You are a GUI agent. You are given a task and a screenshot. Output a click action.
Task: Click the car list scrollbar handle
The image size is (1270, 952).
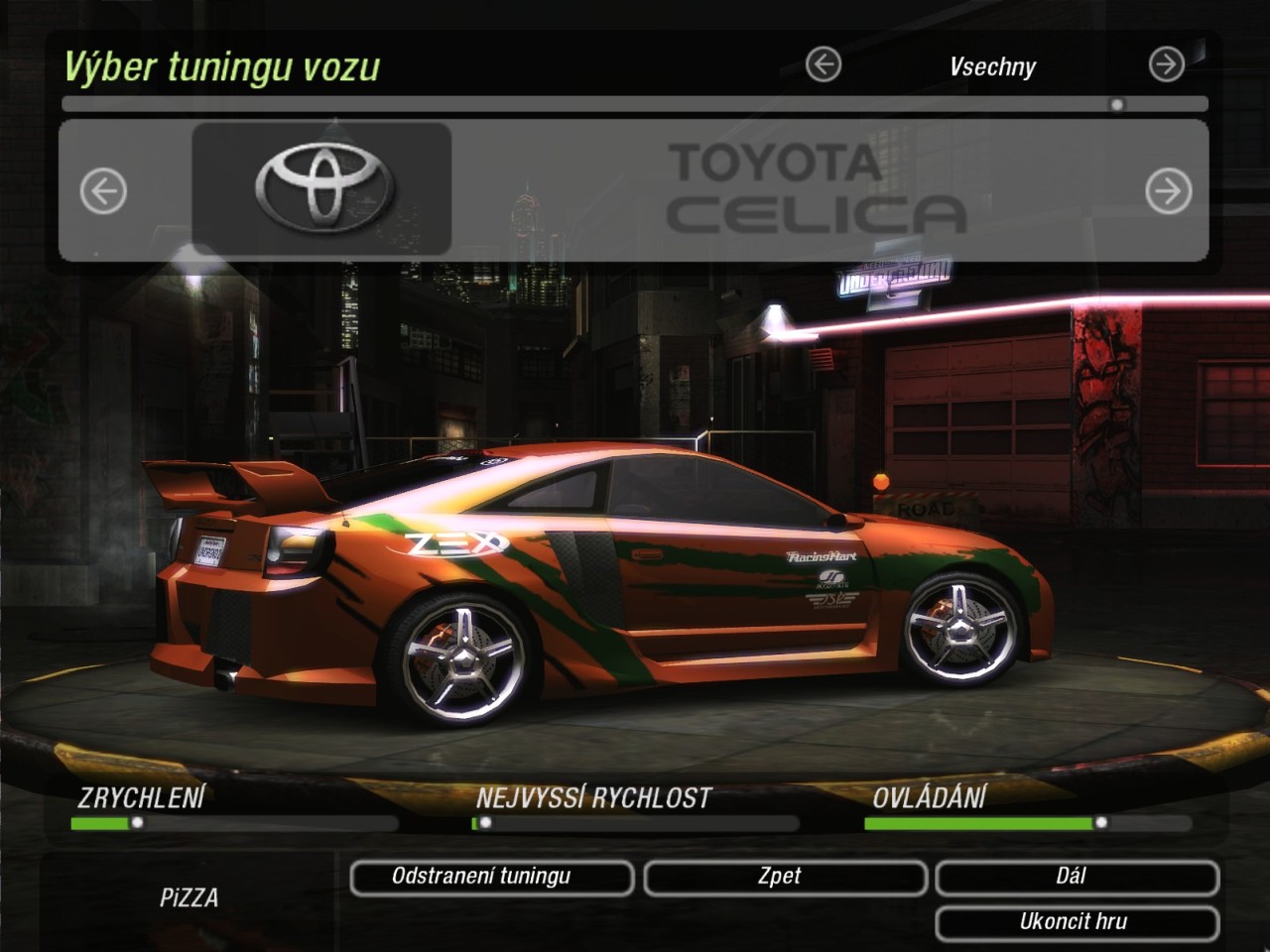click(1117, 104)
